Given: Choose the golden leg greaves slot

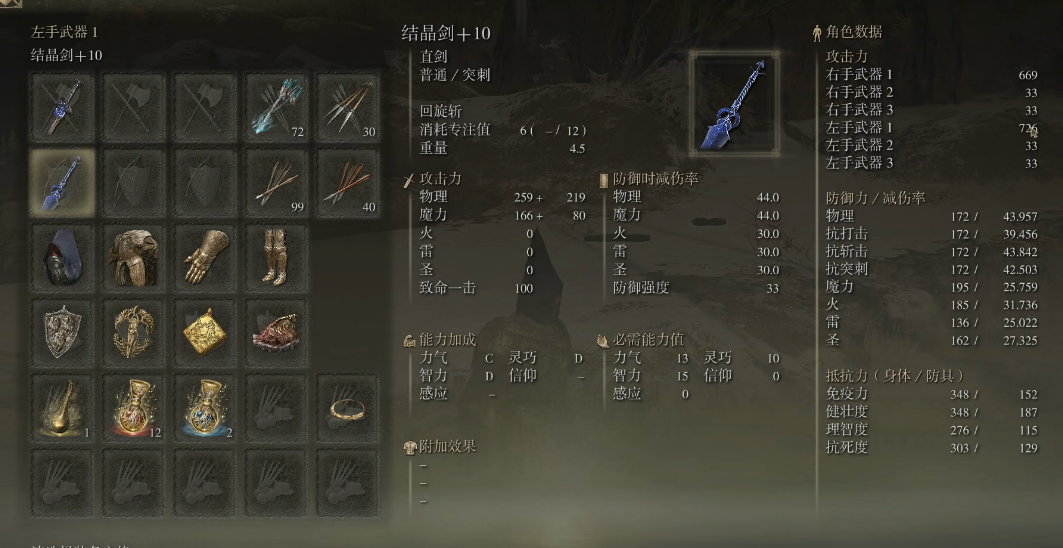Looking at the screenshot, I should (277, 257).
